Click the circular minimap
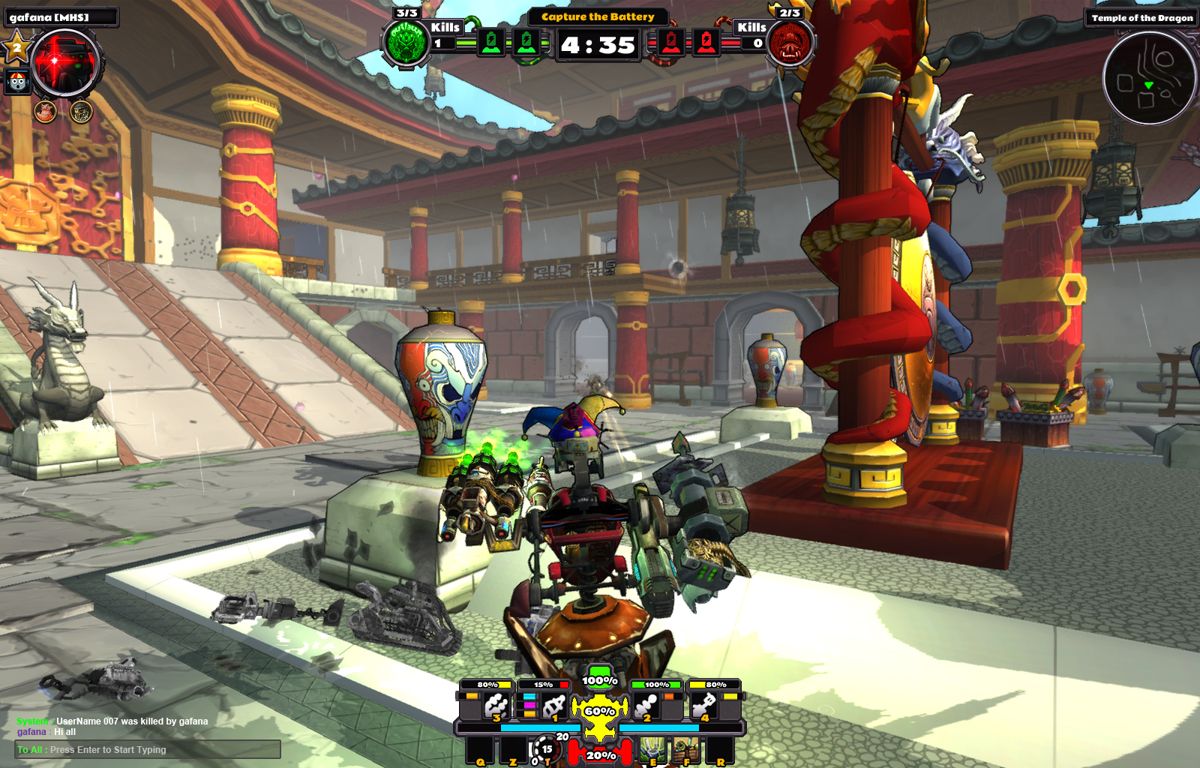This screenshot has height=768, width=1200. (1149, 77)
